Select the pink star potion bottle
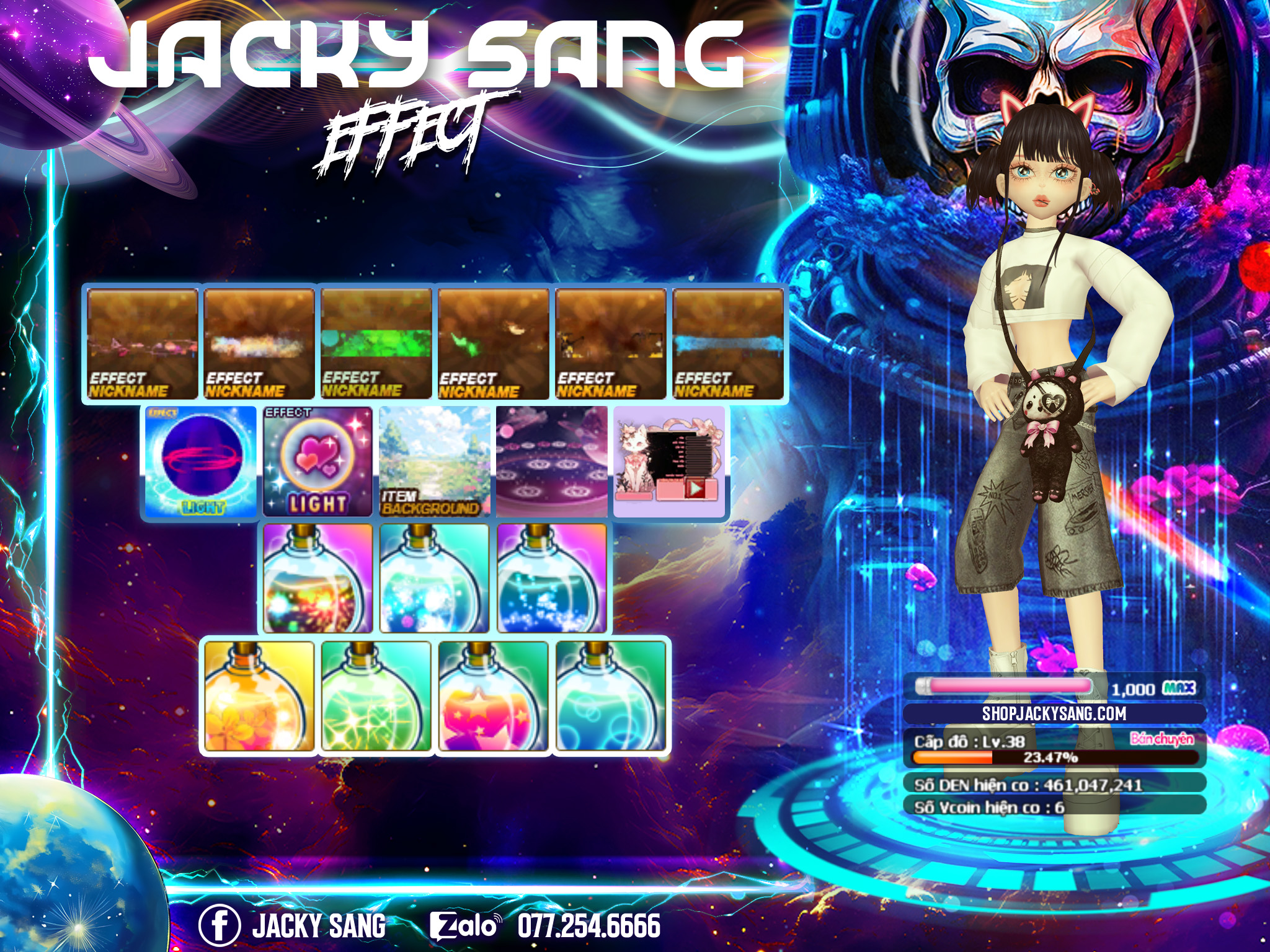The width and height of the screenshot is (1270, 952). 493,697
